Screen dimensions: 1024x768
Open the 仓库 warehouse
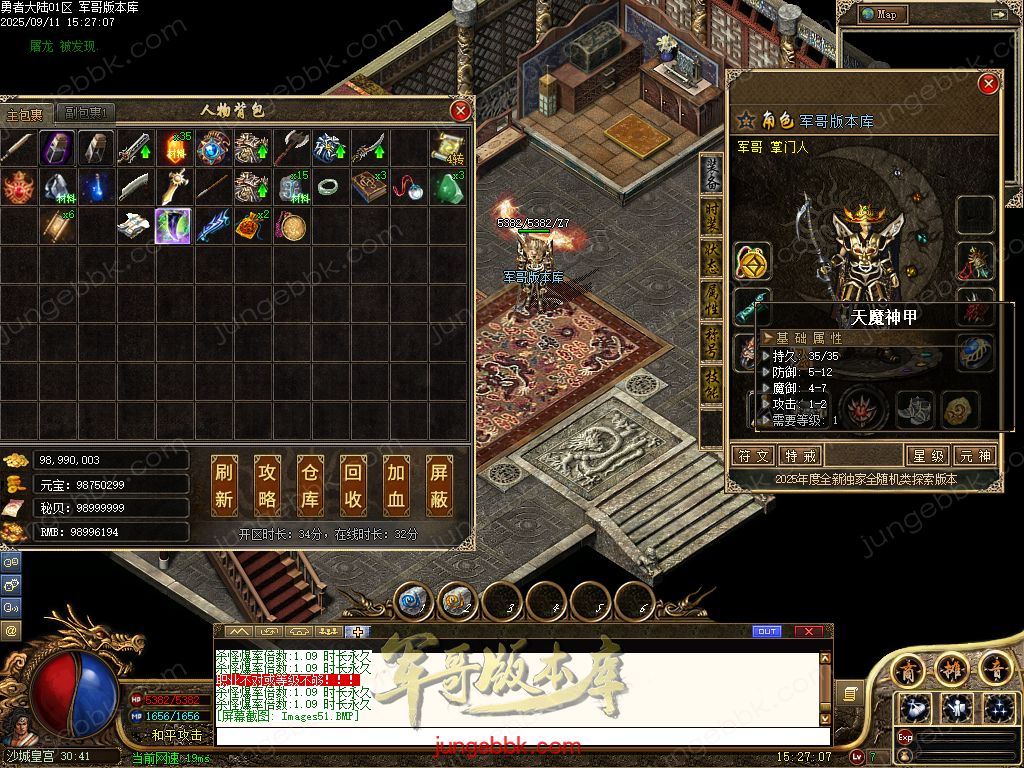click(310, 485)
